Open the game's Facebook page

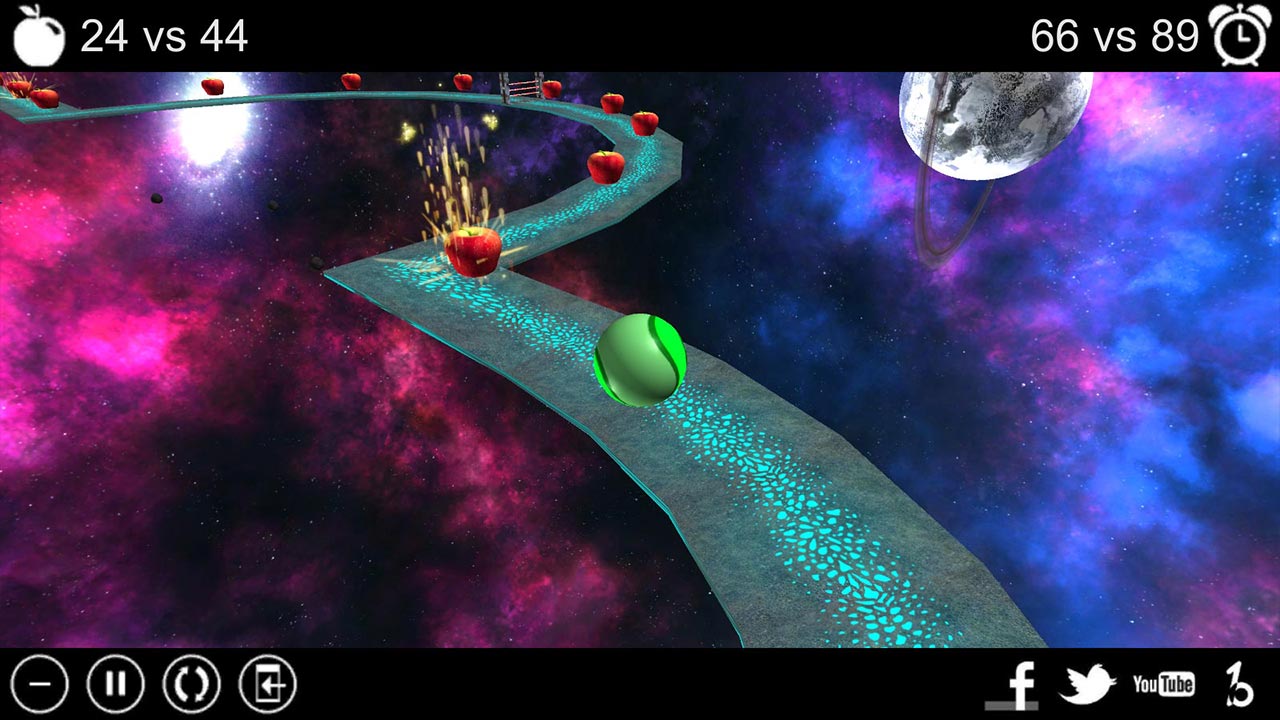pyautogui.click(x=1019, y=684)
